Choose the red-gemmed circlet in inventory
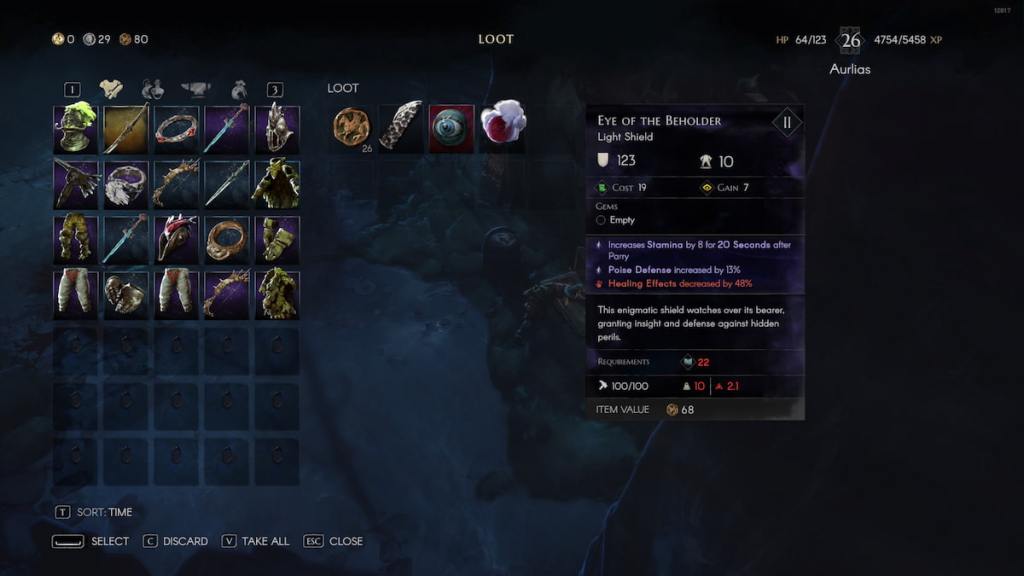Viewport: 1024px width, 576px height. click(176, 129)
